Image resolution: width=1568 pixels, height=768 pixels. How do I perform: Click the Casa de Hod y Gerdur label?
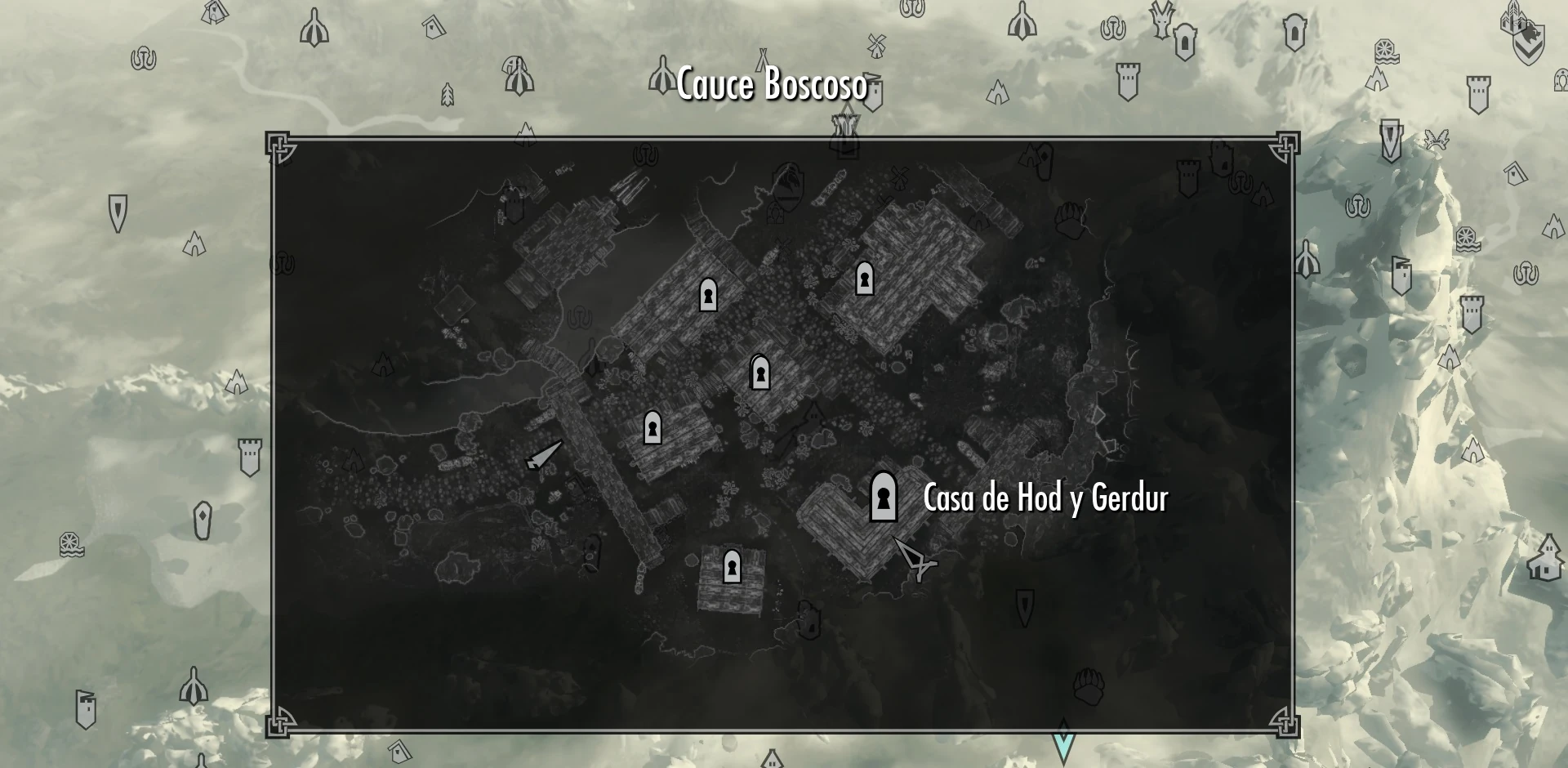click(1048, 498)
